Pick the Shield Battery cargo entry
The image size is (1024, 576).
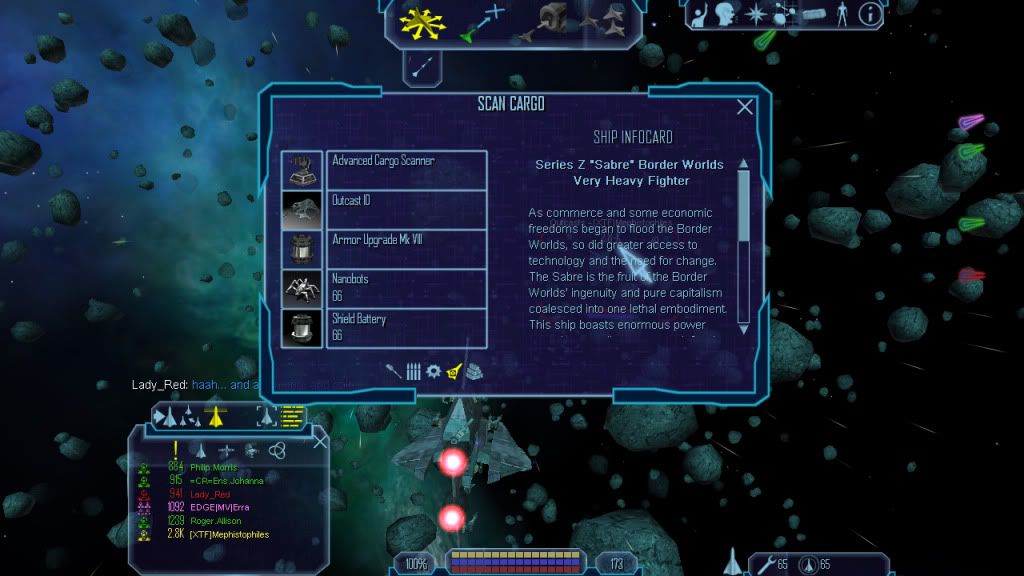tap(405, 328)
